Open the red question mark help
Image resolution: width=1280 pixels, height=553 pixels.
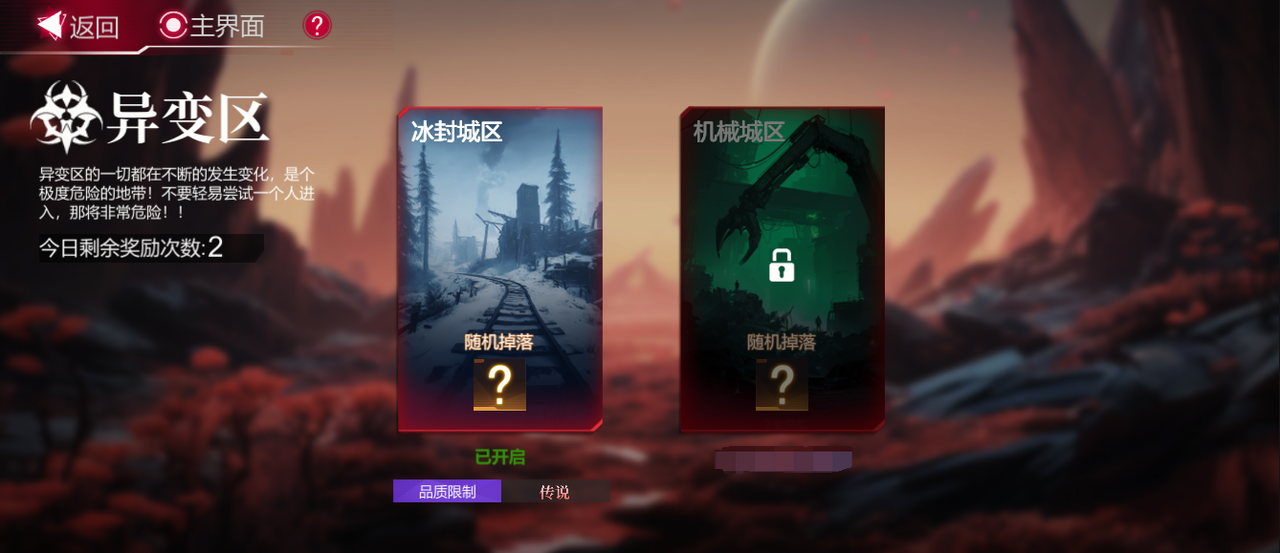(317, 25)
